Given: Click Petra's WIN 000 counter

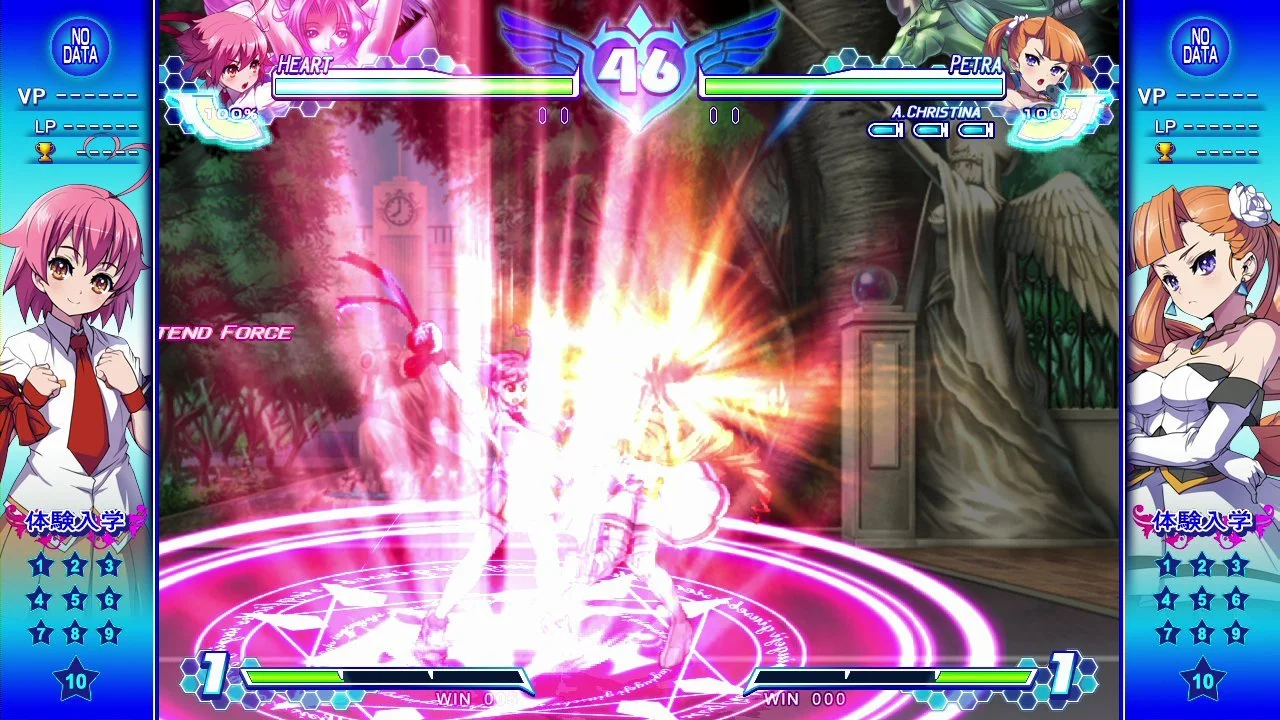Looking at the screenshot, I should (x=806, y=699).
